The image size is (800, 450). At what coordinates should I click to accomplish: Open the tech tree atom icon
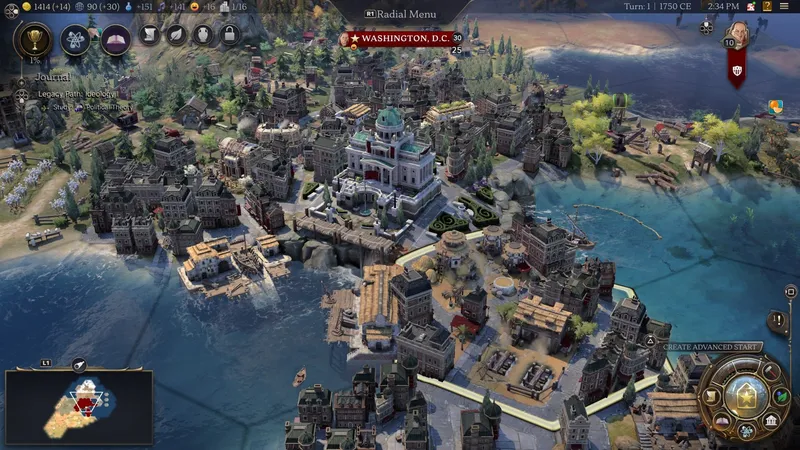click(x=75, y=39)
